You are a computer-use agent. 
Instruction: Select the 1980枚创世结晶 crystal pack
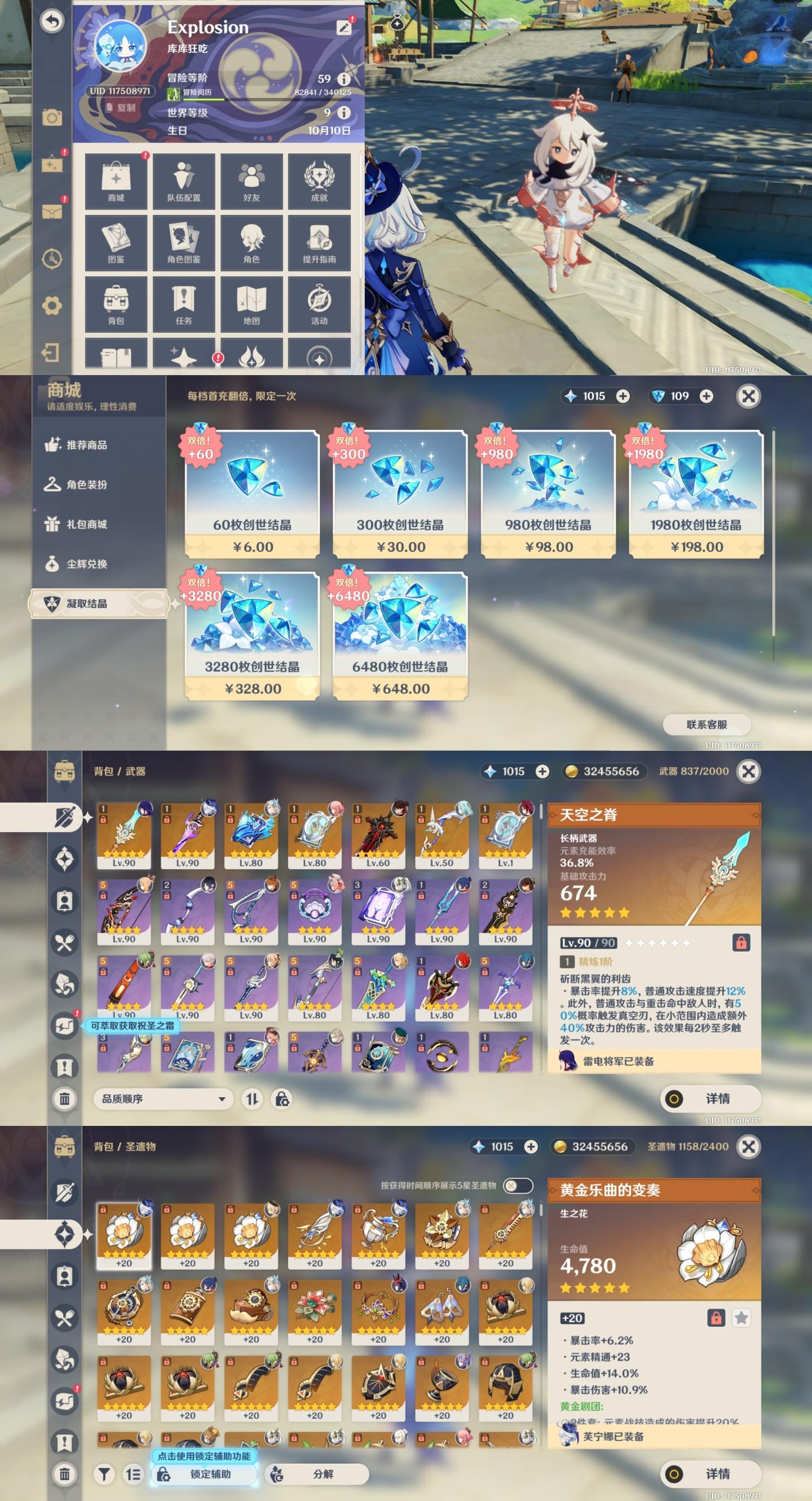point(696,494)
